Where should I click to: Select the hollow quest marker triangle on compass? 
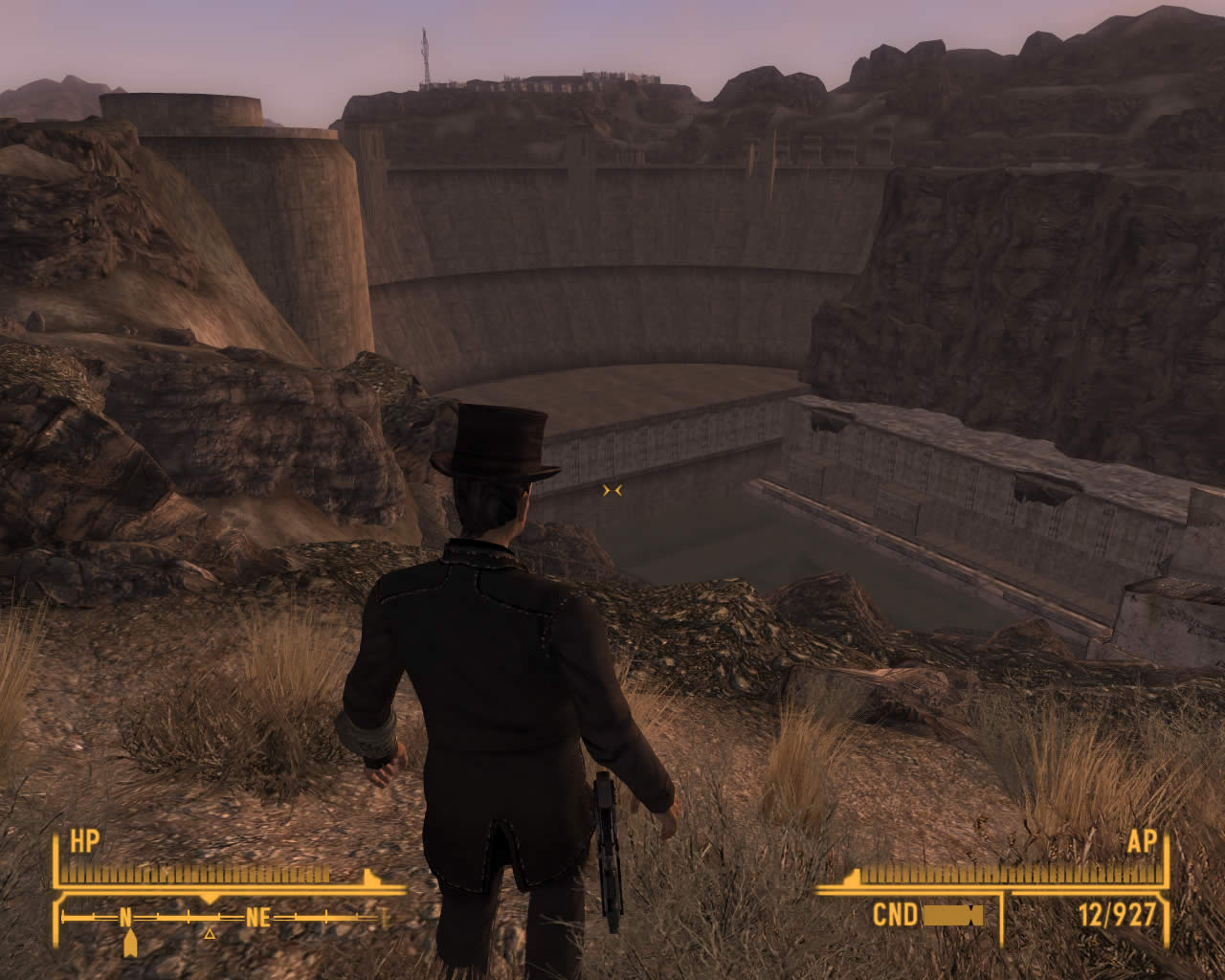[x=209, y=934]
